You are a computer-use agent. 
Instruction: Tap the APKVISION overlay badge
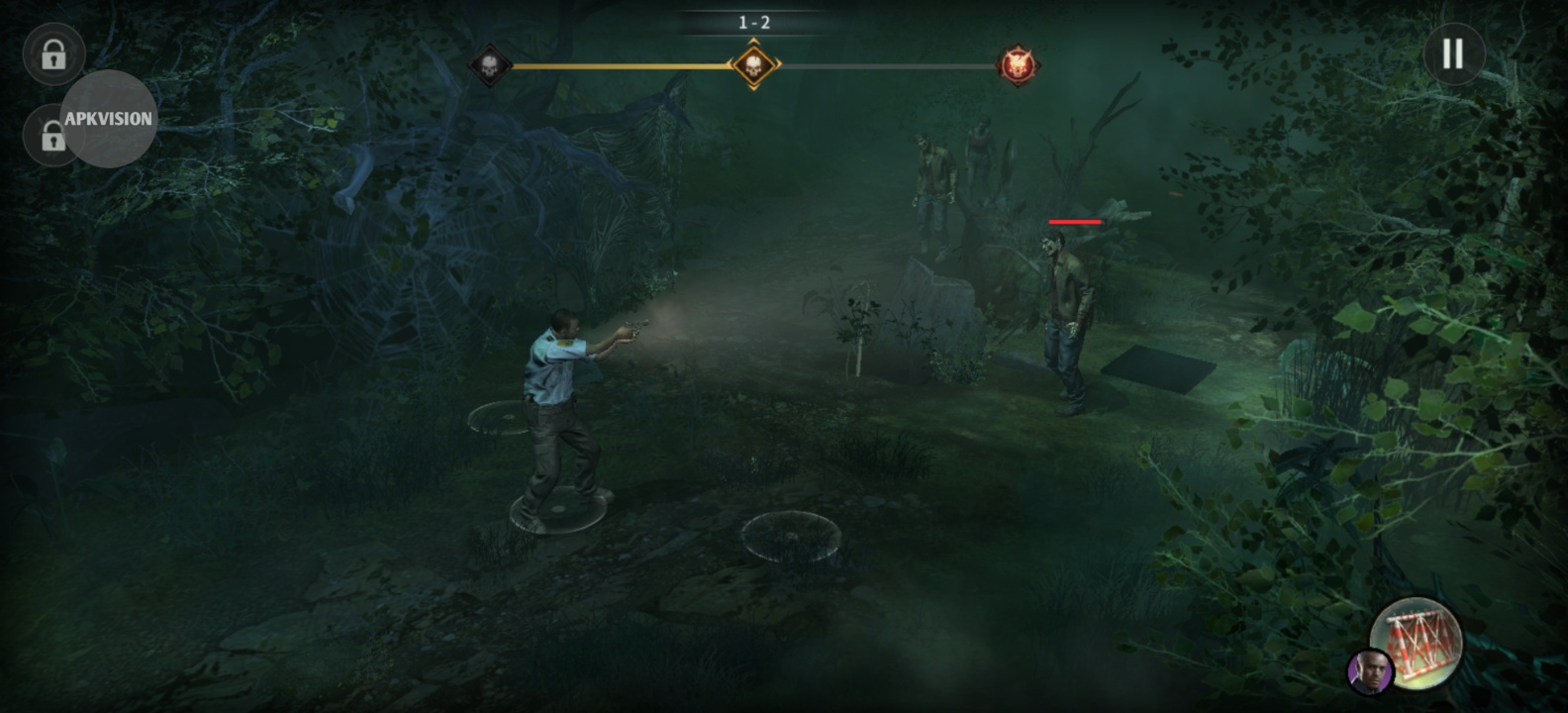tap(109, 119)
